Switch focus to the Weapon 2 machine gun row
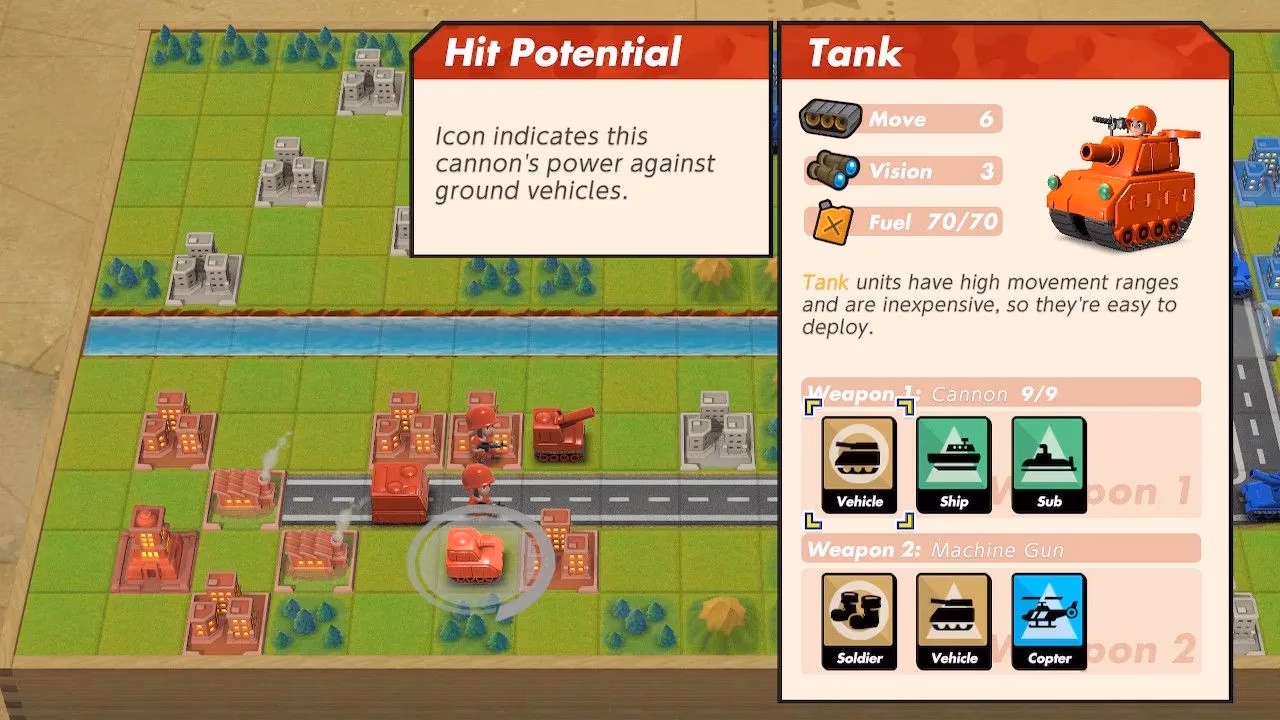Screen dimensions: 1280x720 tap(1000, 549)
